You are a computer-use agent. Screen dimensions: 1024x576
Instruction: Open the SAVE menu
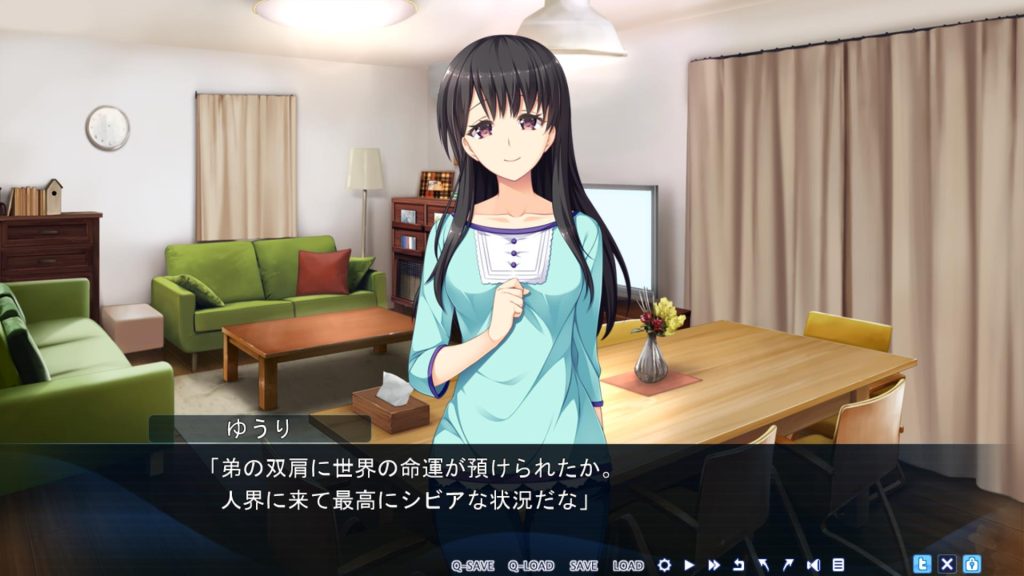[x=583, y=565]
